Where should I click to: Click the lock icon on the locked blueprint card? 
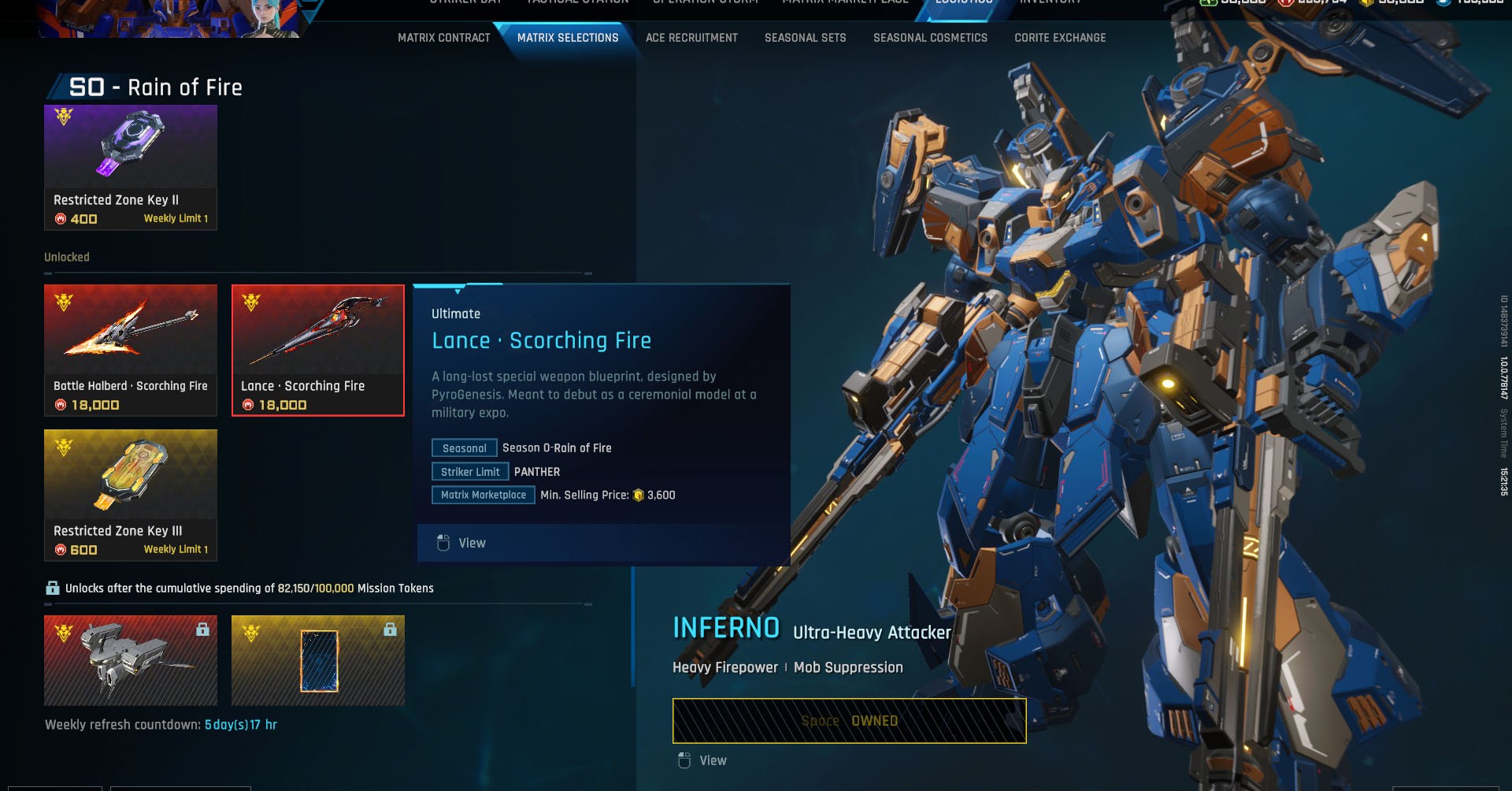click(391, 629)
